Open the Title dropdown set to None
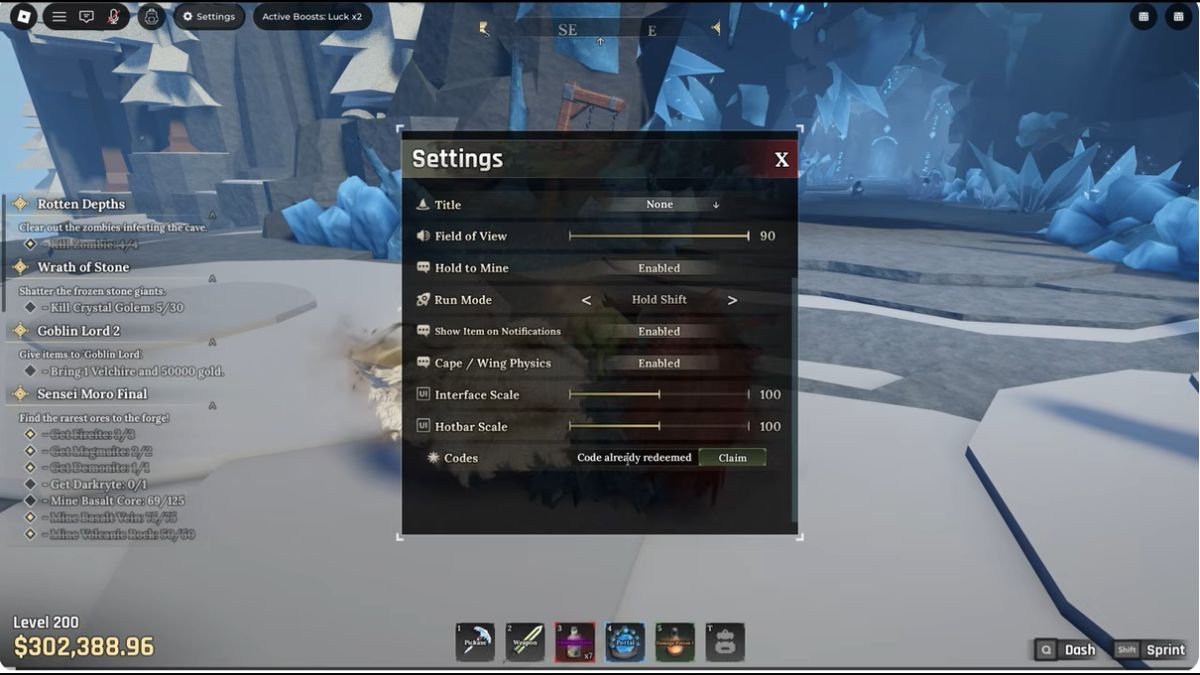Screen dimensions: 1200x675 point(660,205)
